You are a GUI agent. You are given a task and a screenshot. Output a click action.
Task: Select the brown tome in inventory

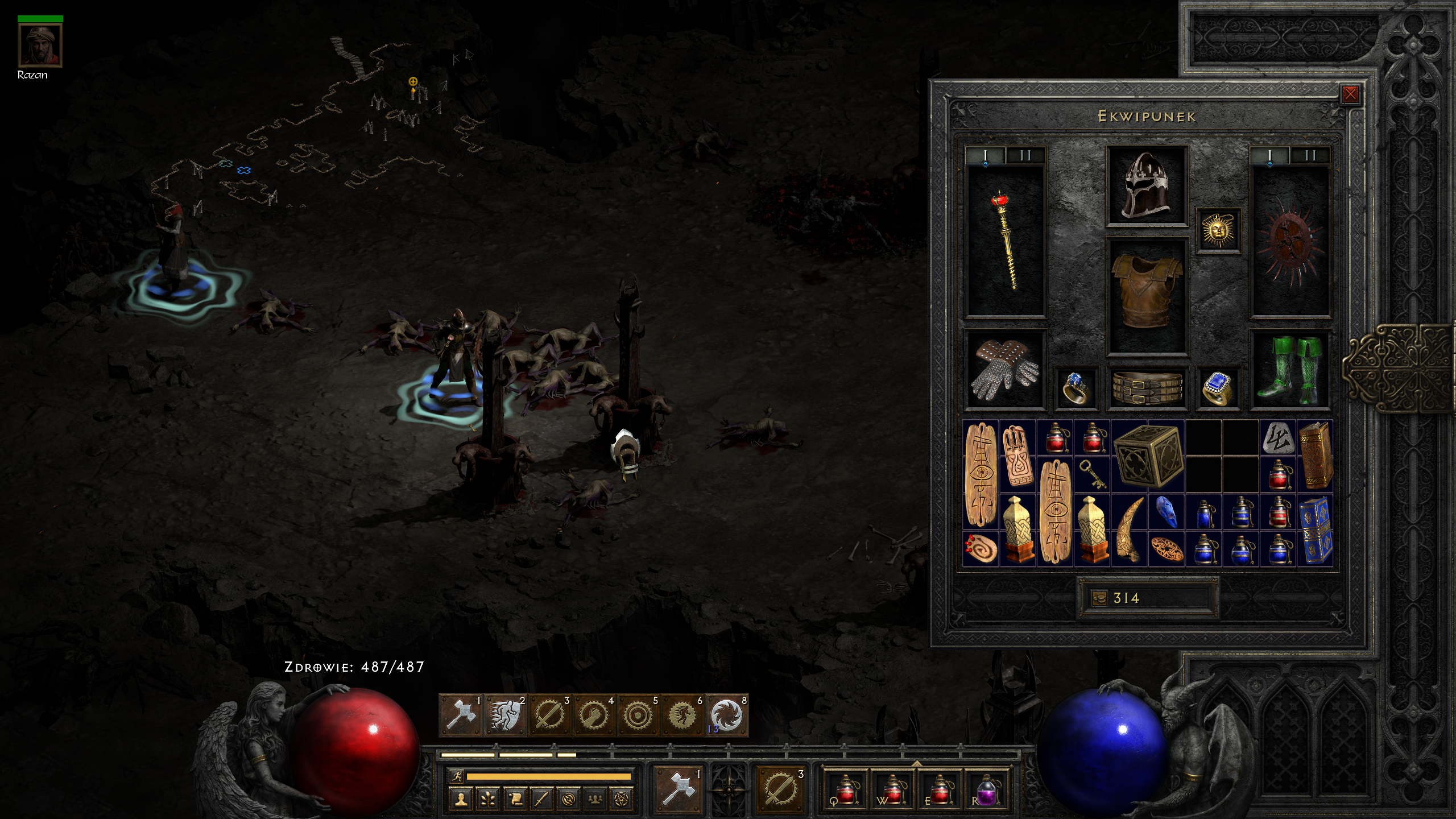point(1315,456)
